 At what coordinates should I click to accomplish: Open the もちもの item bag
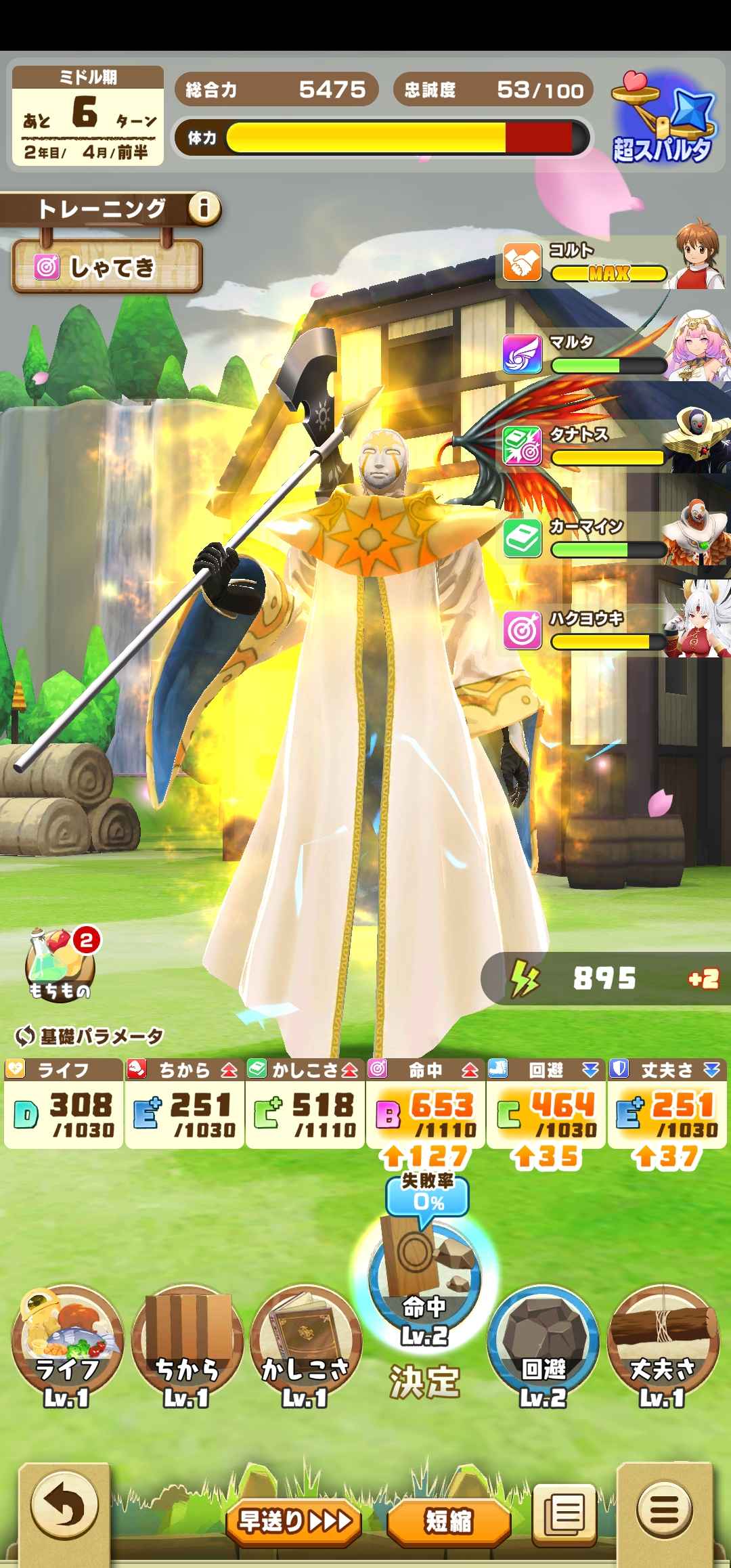click(61, 965)
